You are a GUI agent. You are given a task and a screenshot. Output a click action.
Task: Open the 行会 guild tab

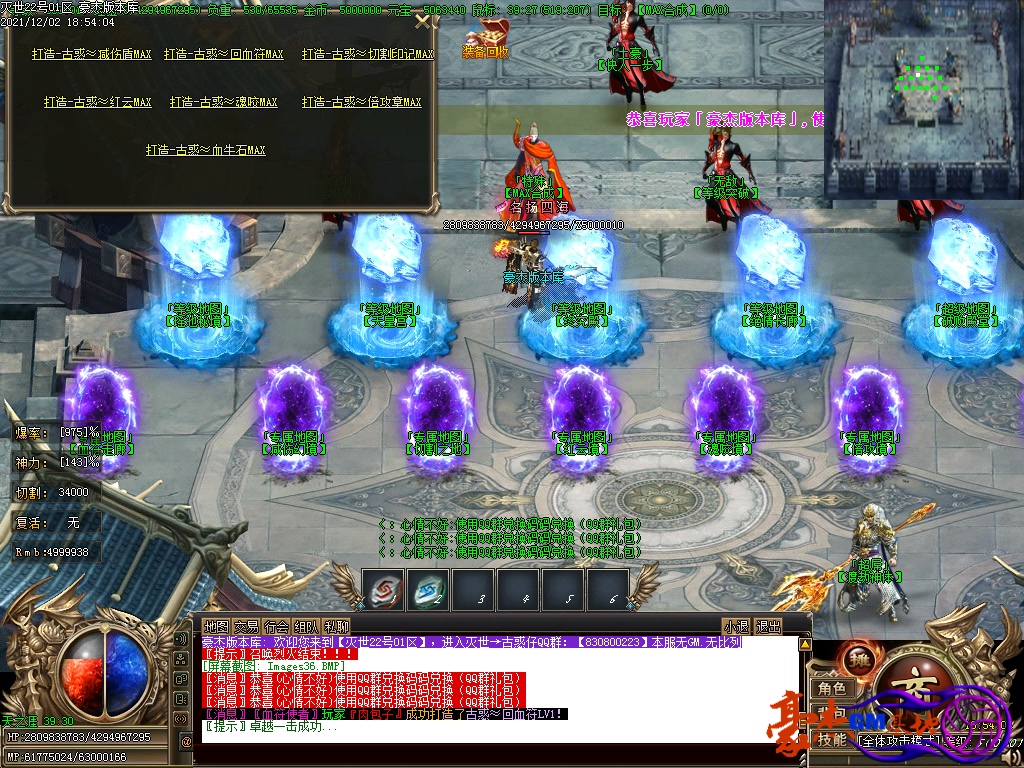coord(276,626)
